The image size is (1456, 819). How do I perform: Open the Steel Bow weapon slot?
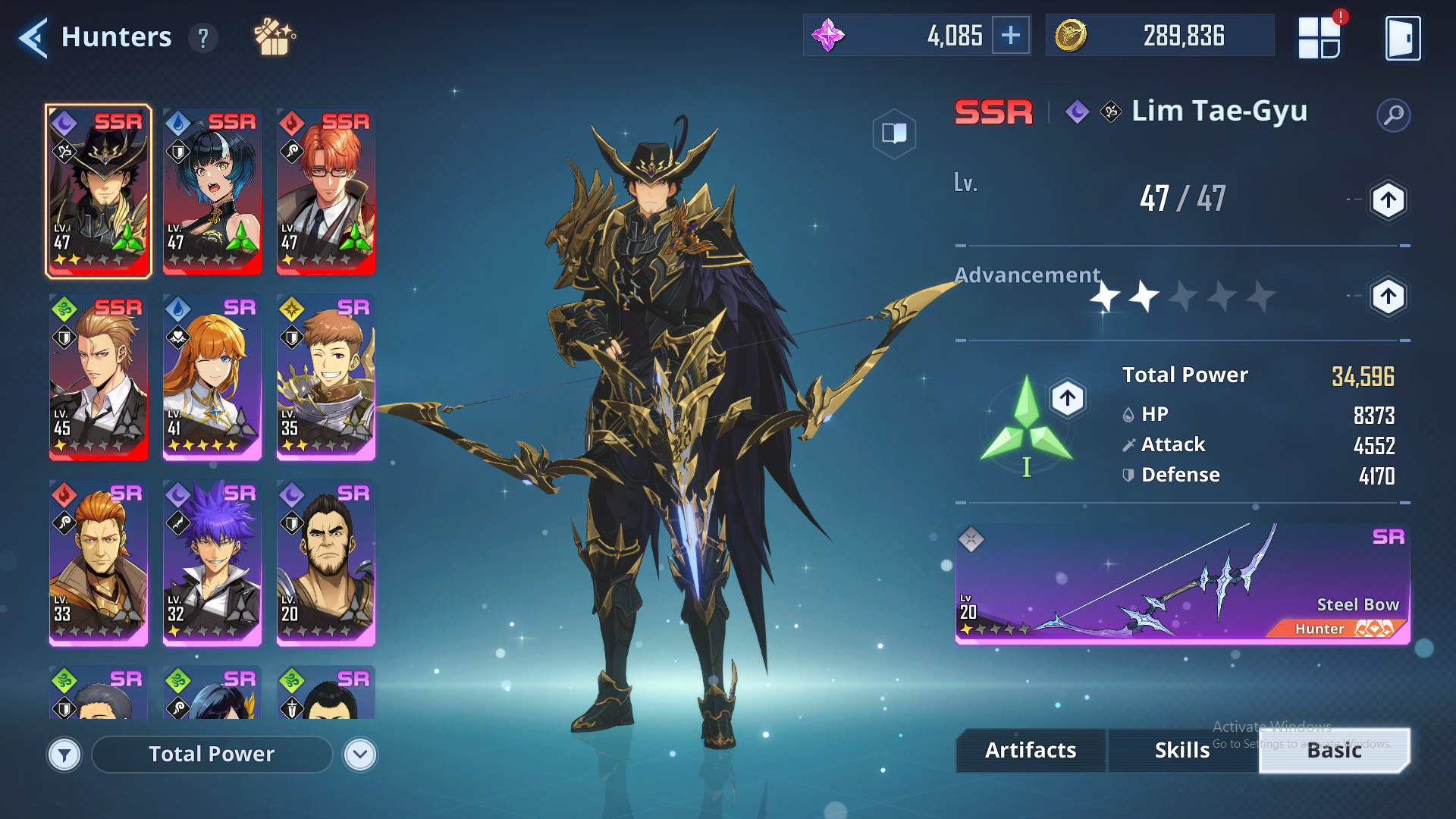pyautogui.click(x=1182, y=583)
